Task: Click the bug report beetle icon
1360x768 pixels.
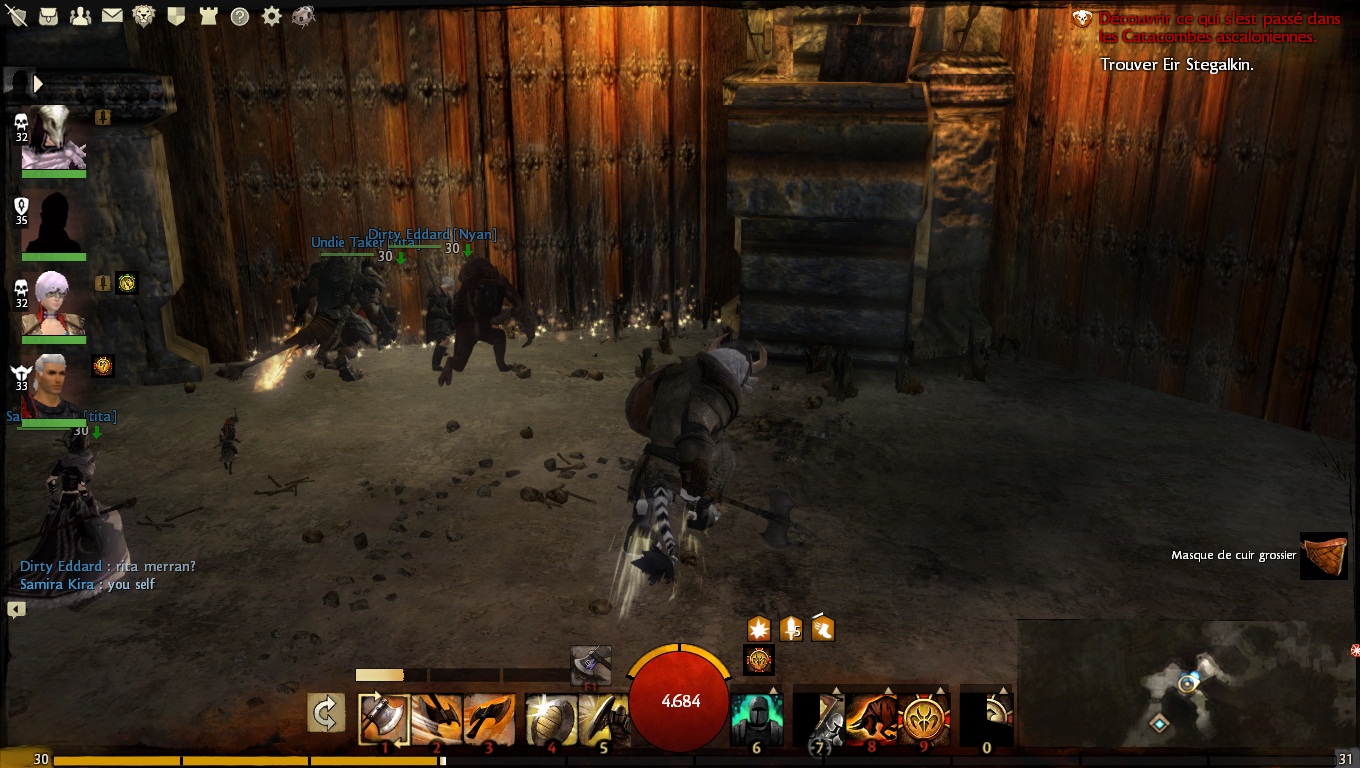Action: [x=303, y=16]
